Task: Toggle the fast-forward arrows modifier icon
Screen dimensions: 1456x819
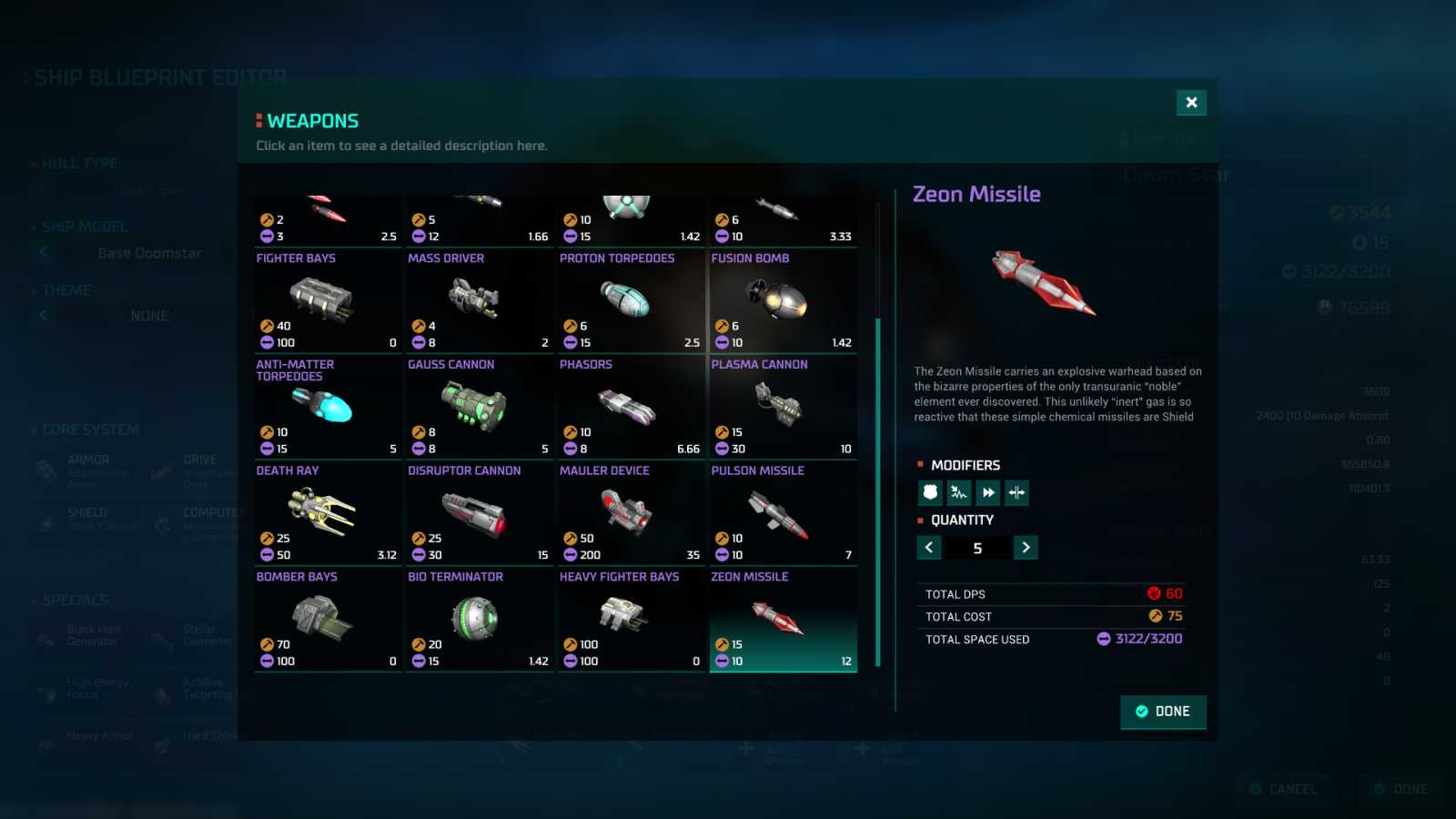Action: [x=988, y=493]
